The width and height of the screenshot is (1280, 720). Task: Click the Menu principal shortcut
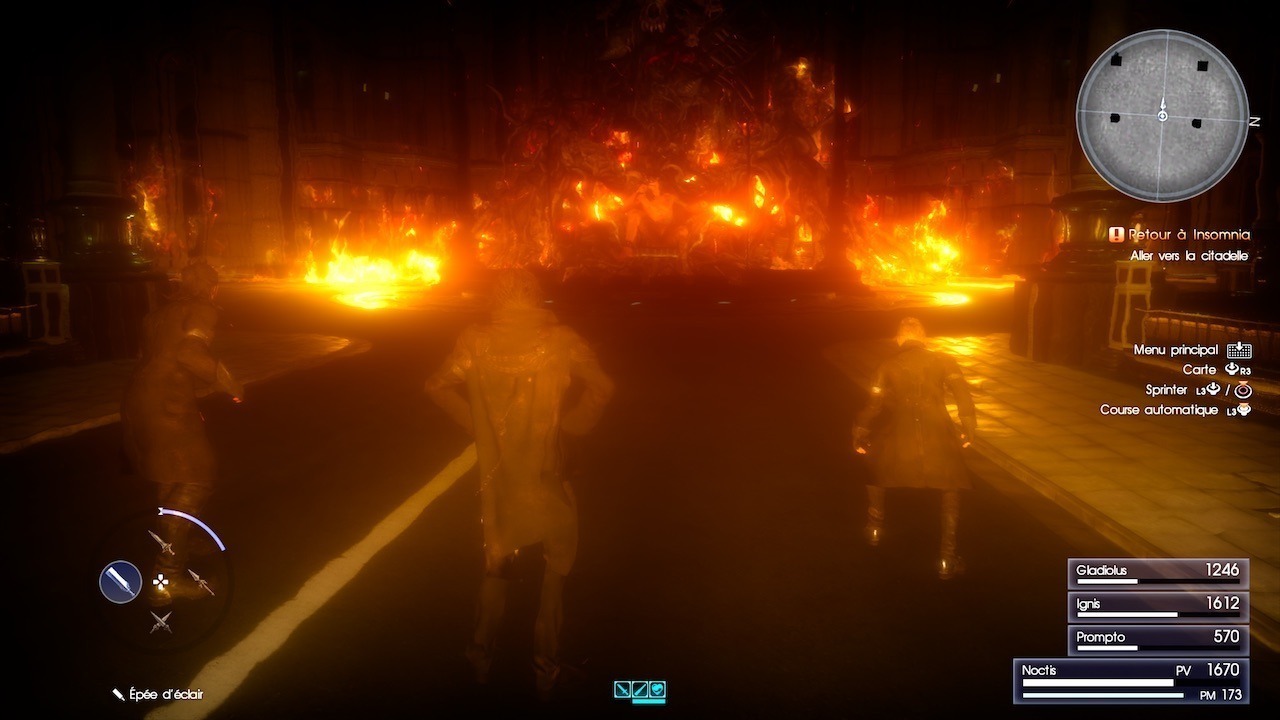click(x=1190, y=350)
